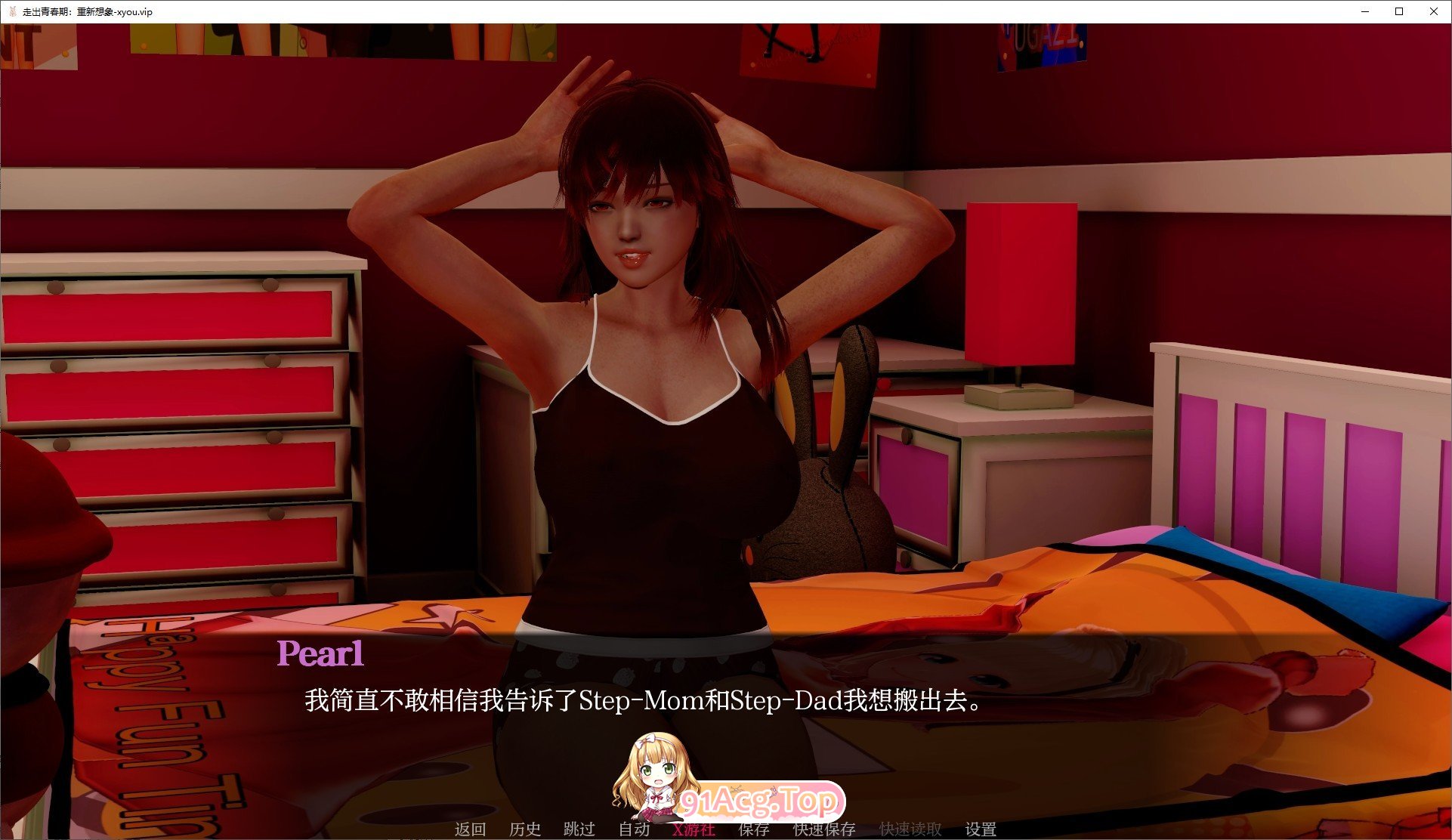Screen dimensions: 1452x840
Task: Enable 跳过 skip mode
Action: click(x=579, y=829)
